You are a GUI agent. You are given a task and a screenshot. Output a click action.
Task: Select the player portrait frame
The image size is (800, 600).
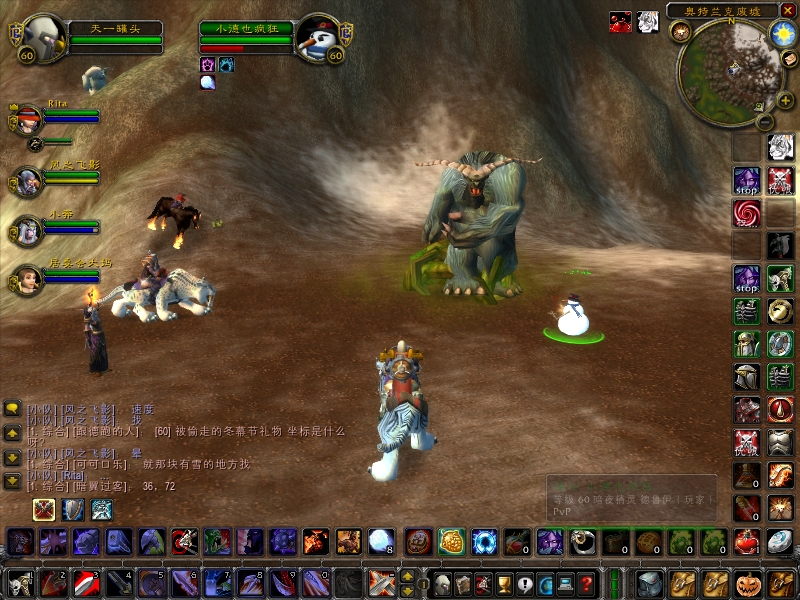click(x=42, y=40)
